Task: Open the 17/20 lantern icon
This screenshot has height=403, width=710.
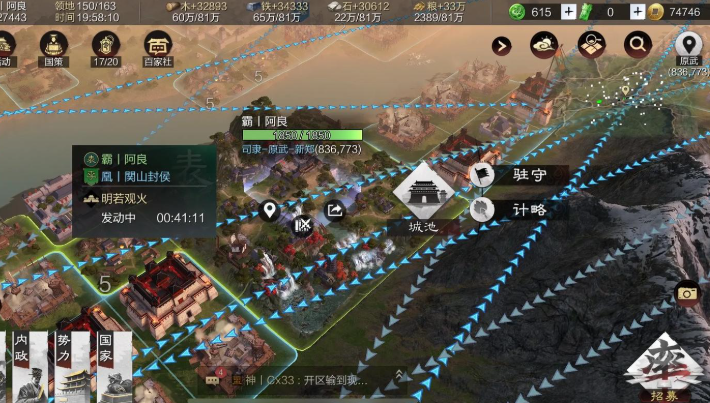Action: point(106,47)
